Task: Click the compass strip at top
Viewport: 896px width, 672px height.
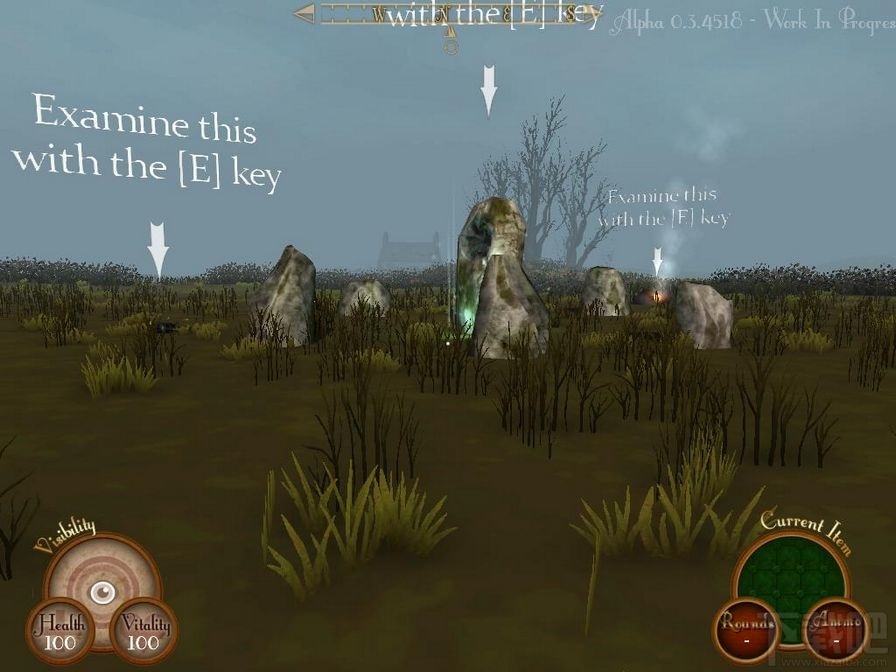Action: (447, 15)
